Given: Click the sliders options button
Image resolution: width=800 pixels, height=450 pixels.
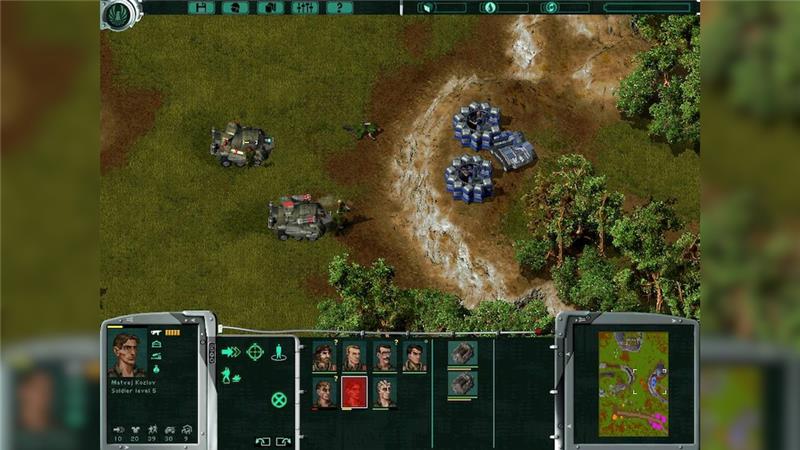Looking at the screenshot, I should point(305,7).
